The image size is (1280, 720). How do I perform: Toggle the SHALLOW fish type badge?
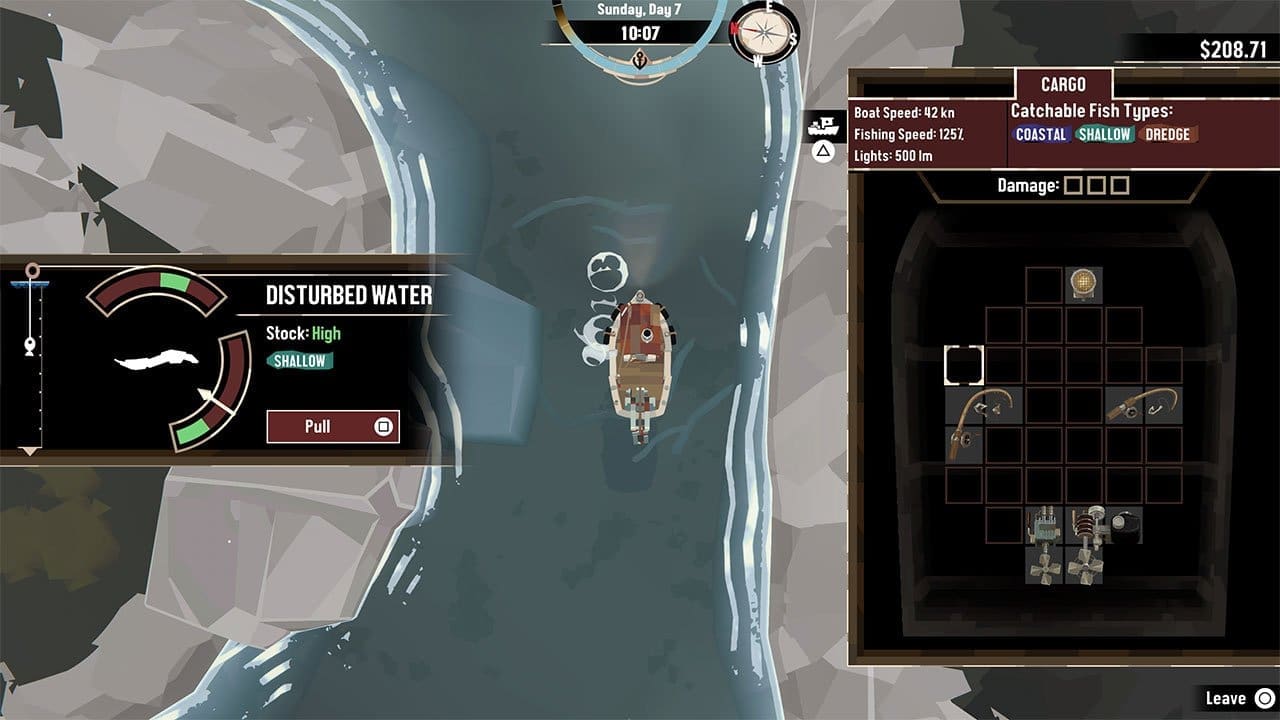tap(1106, 131)
